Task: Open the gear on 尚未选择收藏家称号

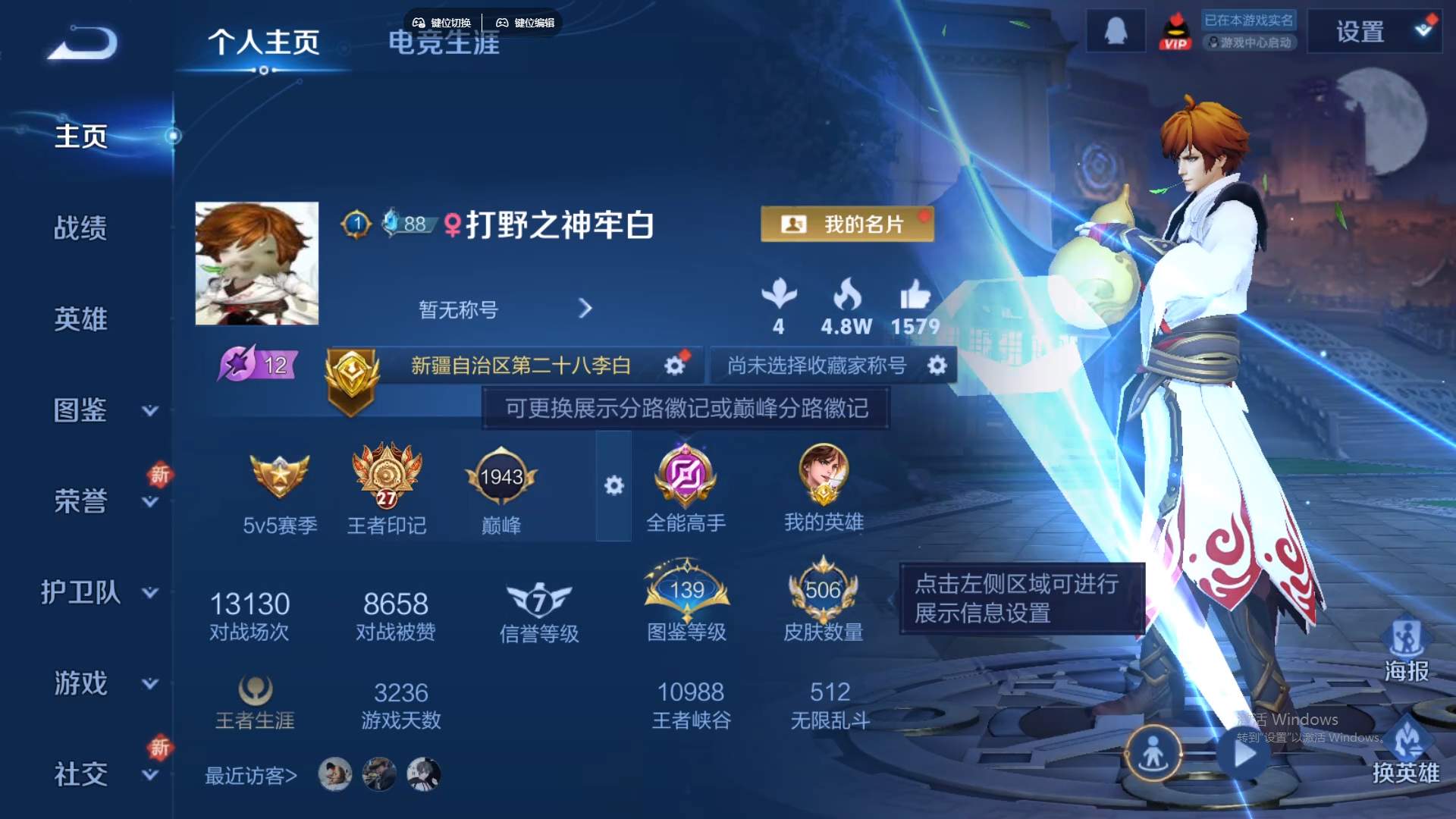Action: pos(936,365)
